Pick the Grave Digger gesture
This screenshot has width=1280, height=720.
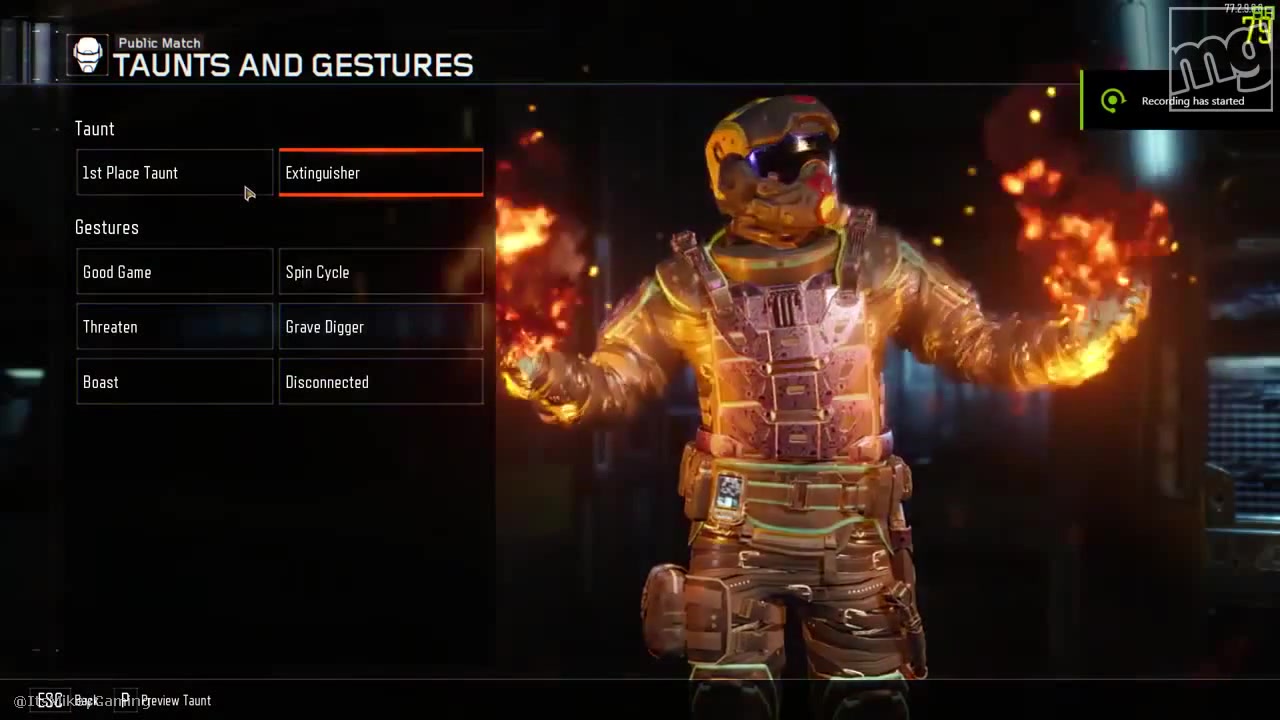(x=380, y=327)
